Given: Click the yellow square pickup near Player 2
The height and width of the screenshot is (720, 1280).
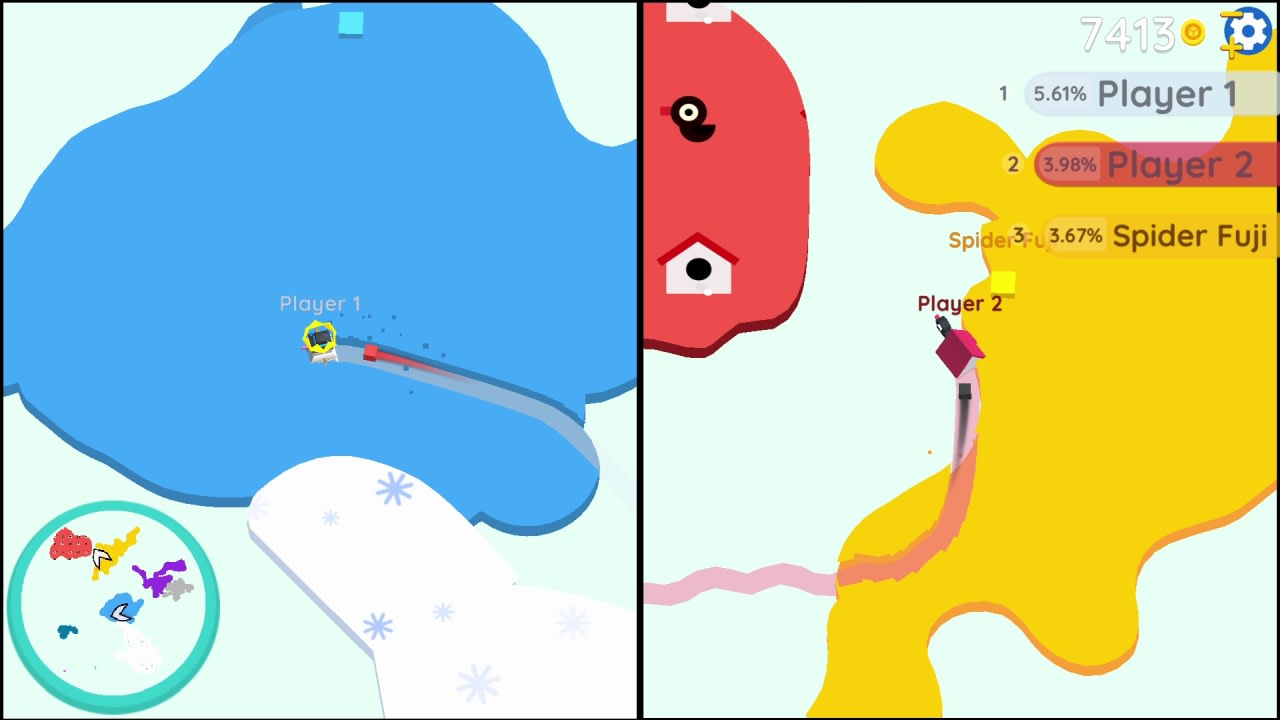Looking at the screenshot, I should [x=1002, y=284].
